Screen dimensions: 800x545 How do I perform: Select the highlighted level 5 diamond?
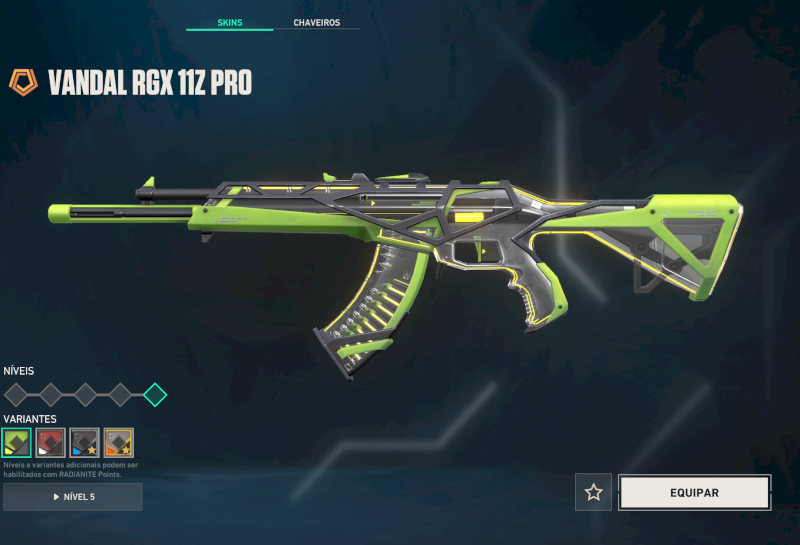point(155,394)
